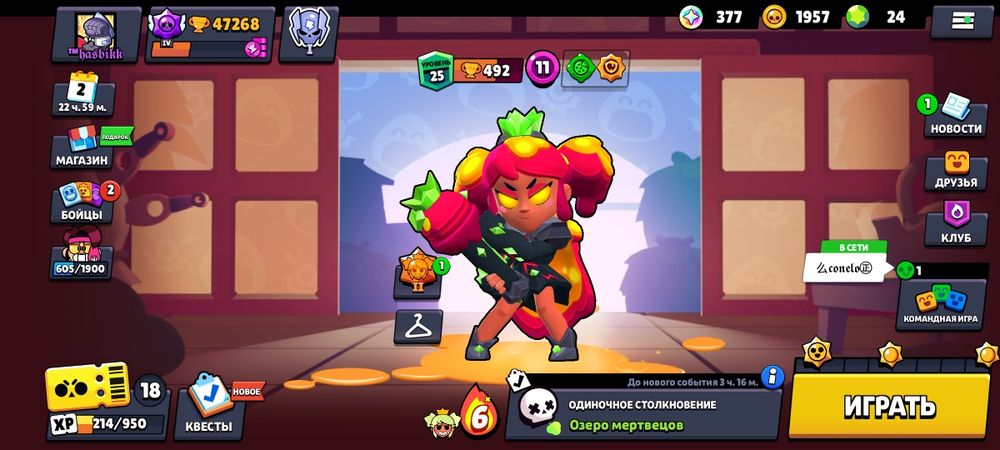The height and width of the screenshot is (450, 1000).
Task: Open the КЛУБ club screen
Action: [x=955, y=225]
